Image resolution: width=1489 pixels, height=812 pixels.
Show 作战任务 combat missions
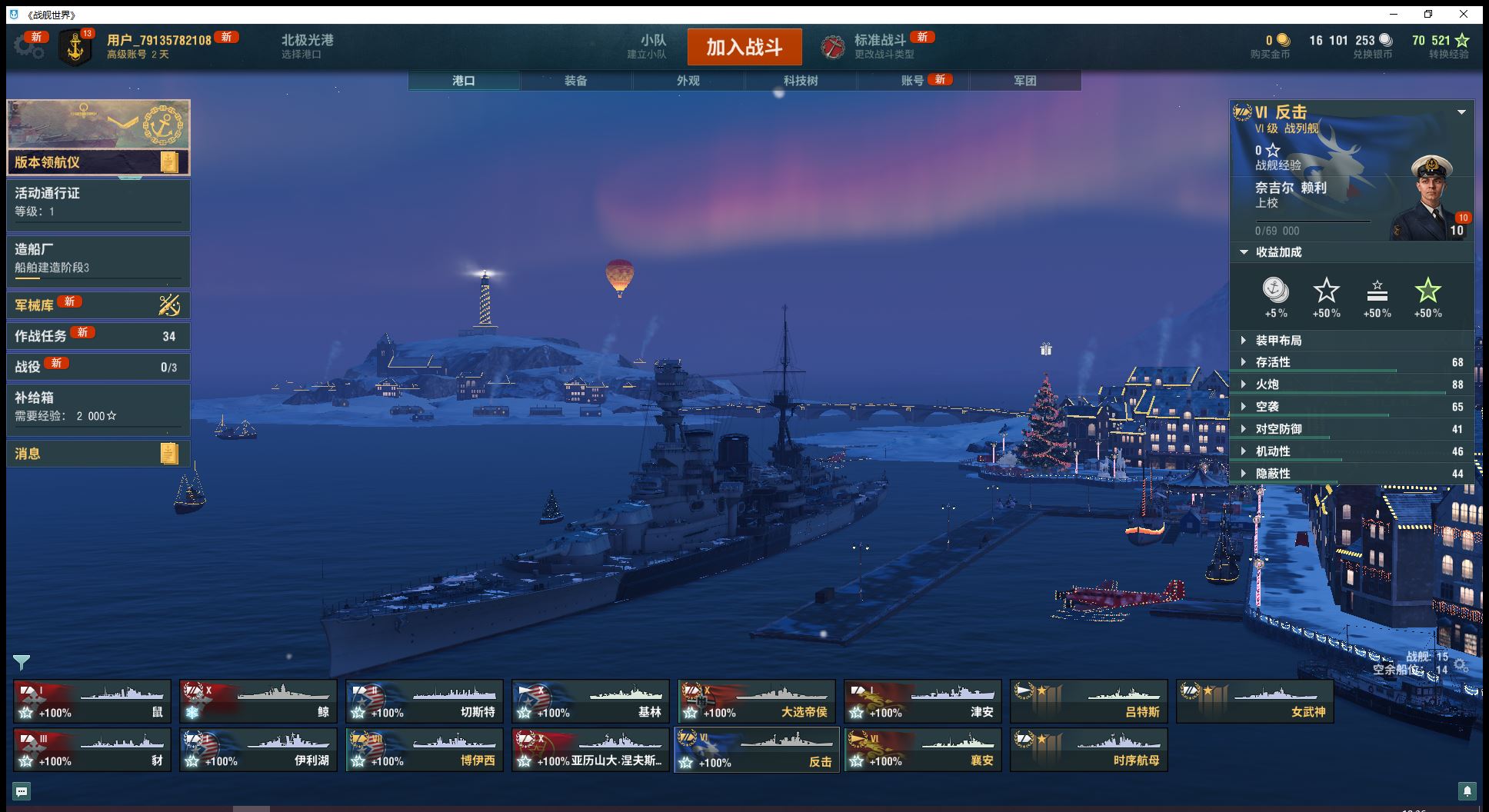pyautogui.click(x=98, y=336)
